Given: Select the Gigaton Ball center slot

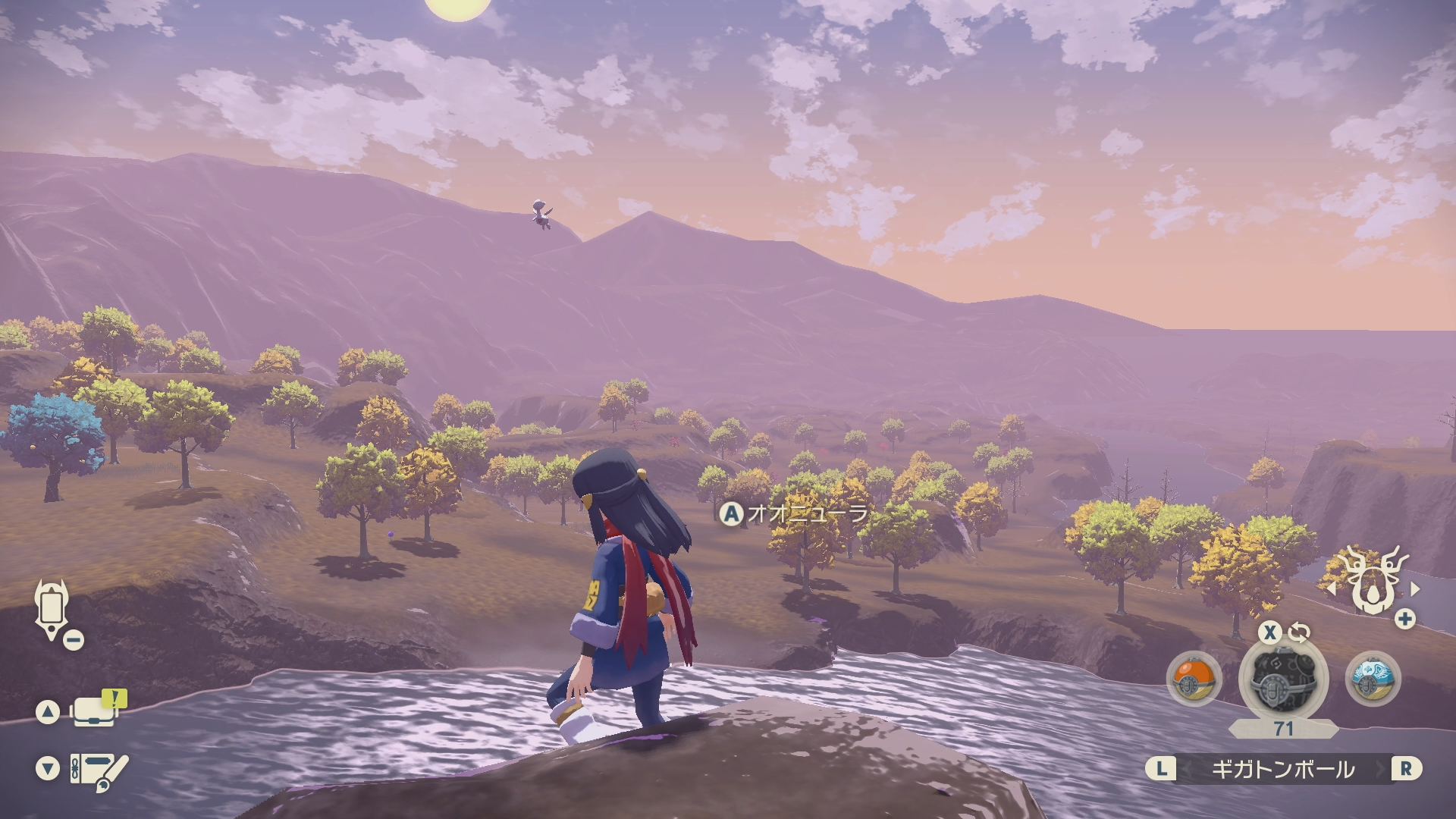Looking at the screenshot, I should (1282, 679).
